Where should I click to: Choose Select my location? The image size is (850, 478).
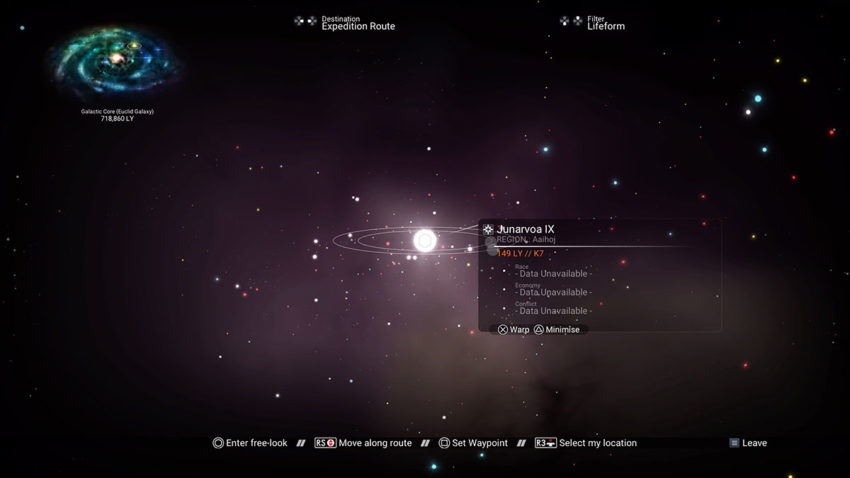(x=586, y=443)
